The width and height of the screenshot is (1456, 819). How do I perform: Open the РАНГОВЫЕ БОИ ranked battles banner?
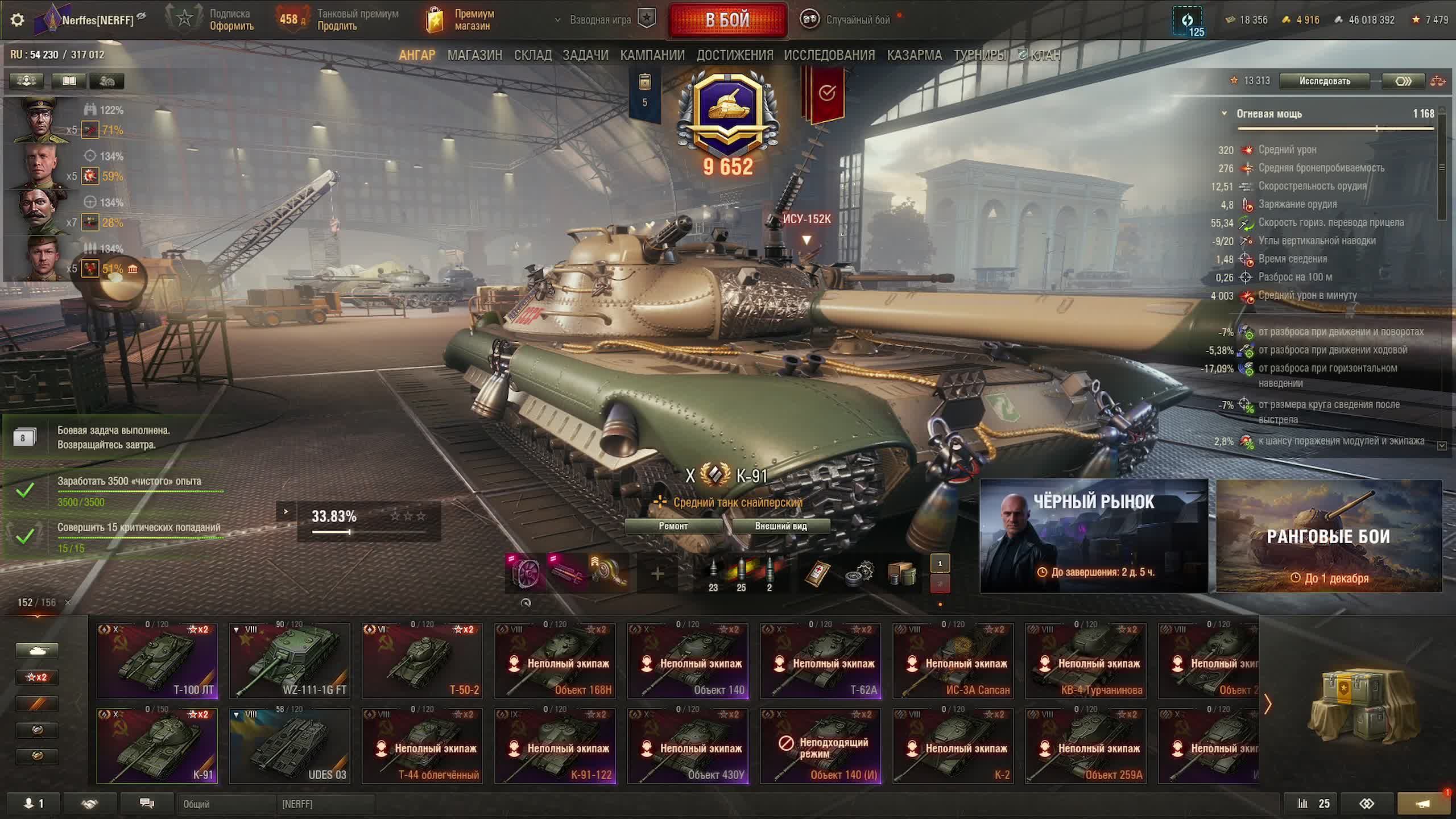point(1329,536)
